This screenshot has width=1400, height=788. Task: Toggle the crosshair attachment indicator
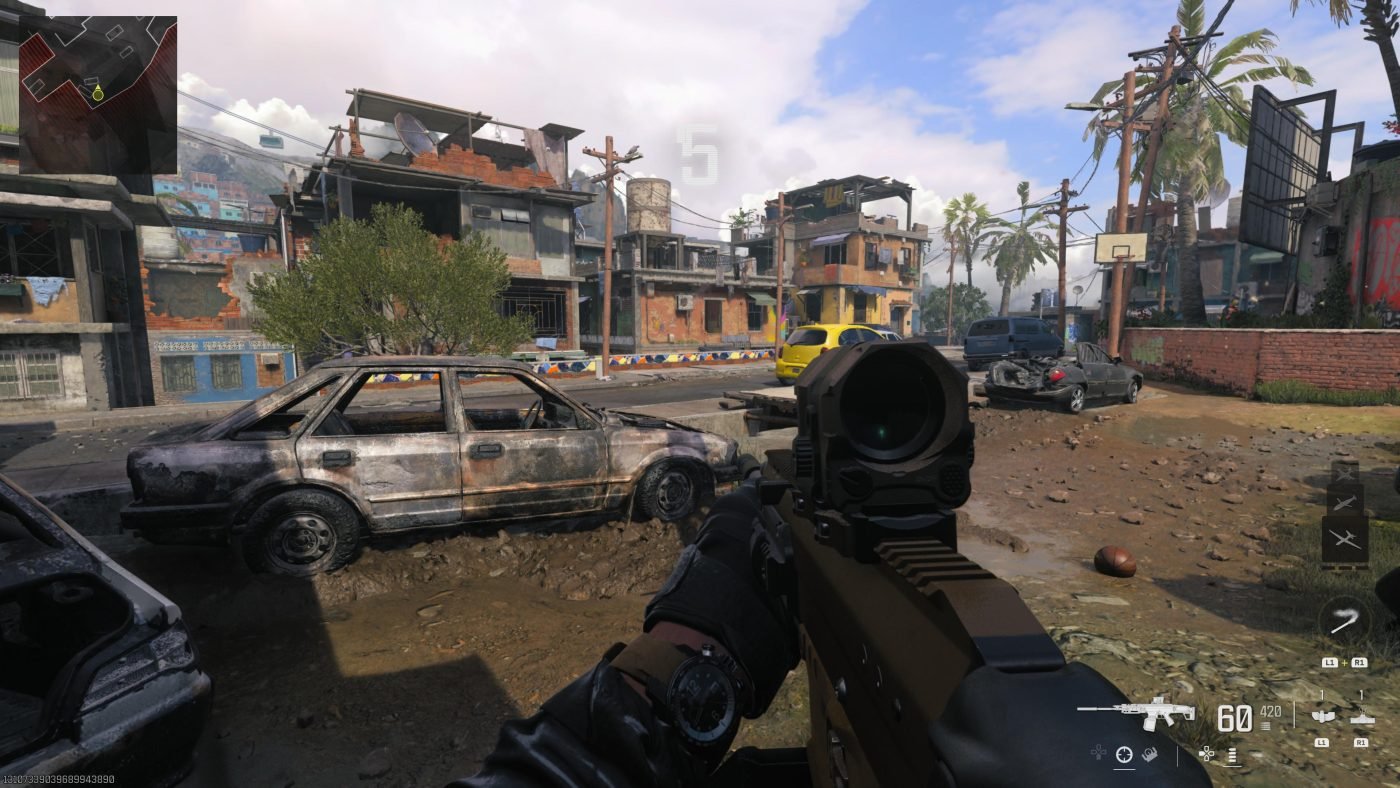coord(1124,754)
